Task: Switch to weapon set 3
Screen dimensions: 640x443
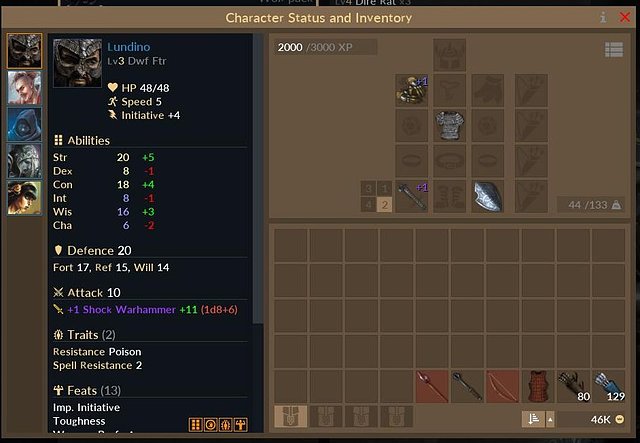Action: [368, 188]
